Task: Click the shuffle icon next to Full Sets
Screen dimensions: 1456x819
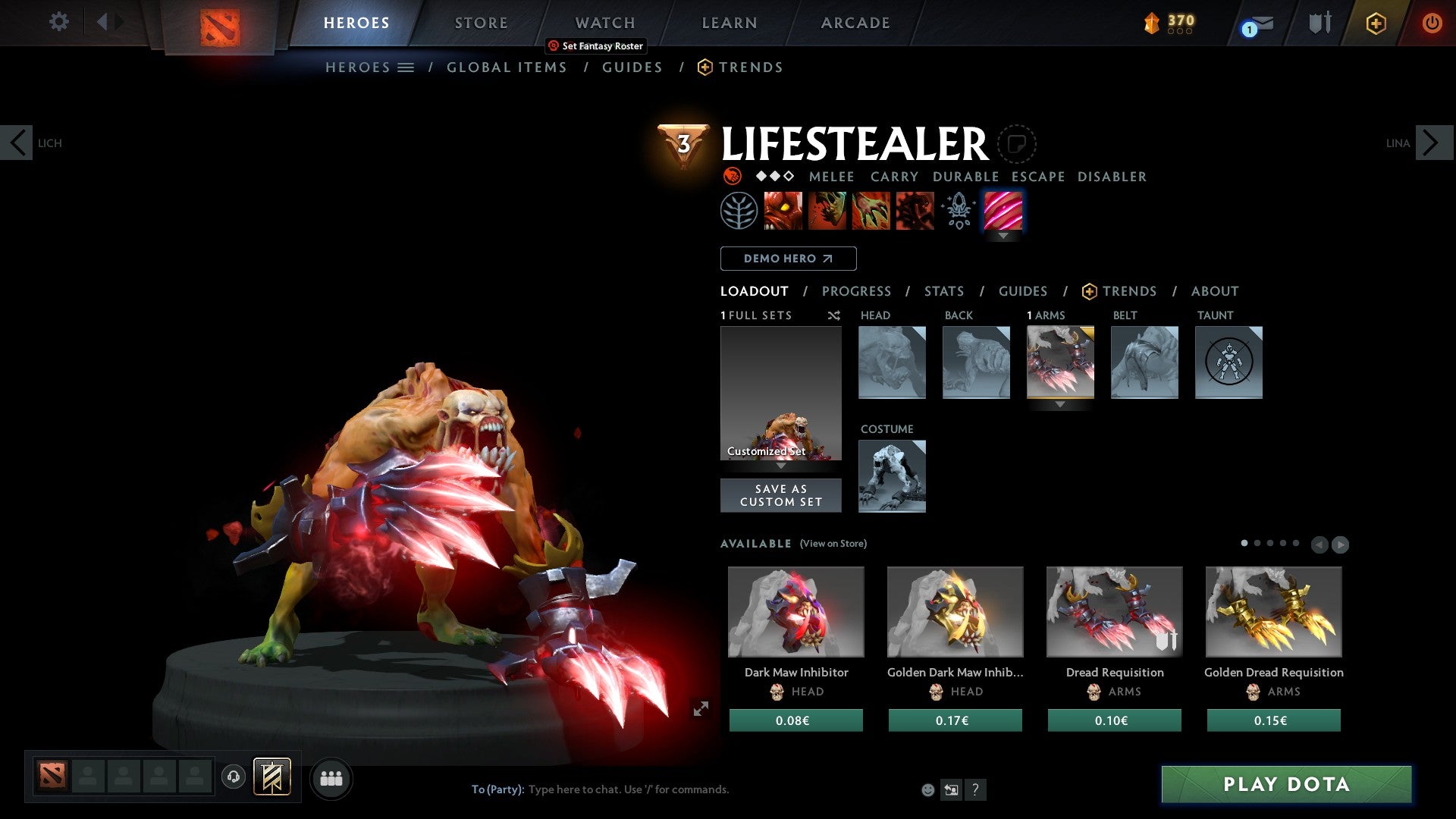Action: coord(833,316)
